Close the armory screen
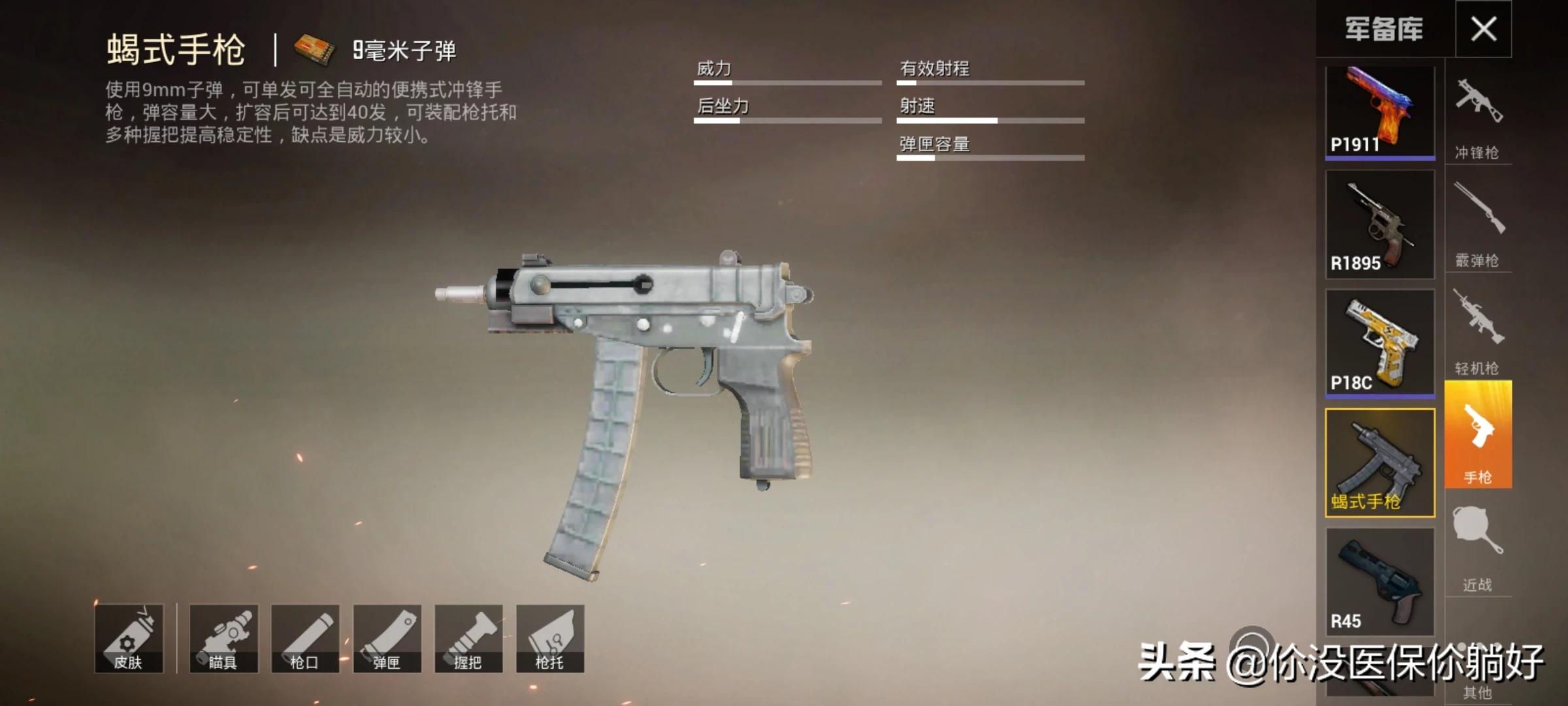Image resolution: width=1568 pixels, height=706 pixels. pyautogui.click(x=1483, y=29)
